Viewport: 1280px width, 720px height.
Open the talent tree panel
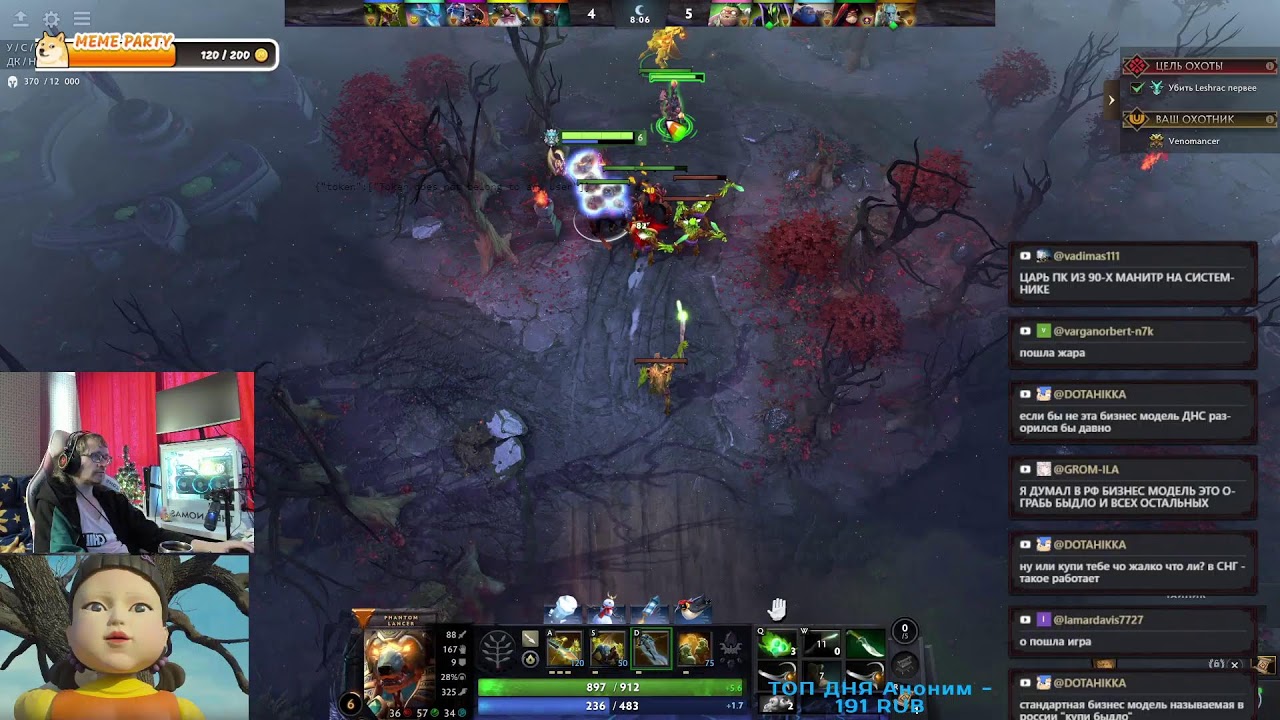495,649
